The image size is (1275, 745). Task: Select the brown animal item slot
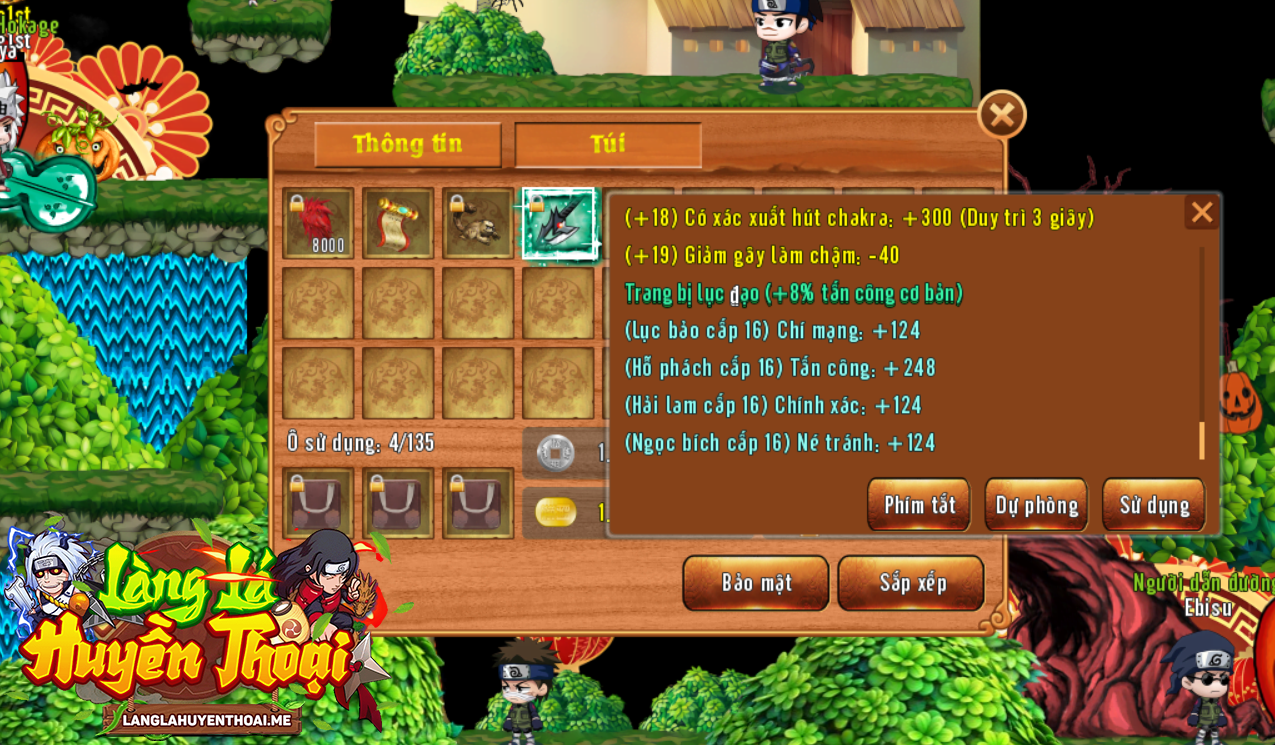478,223
